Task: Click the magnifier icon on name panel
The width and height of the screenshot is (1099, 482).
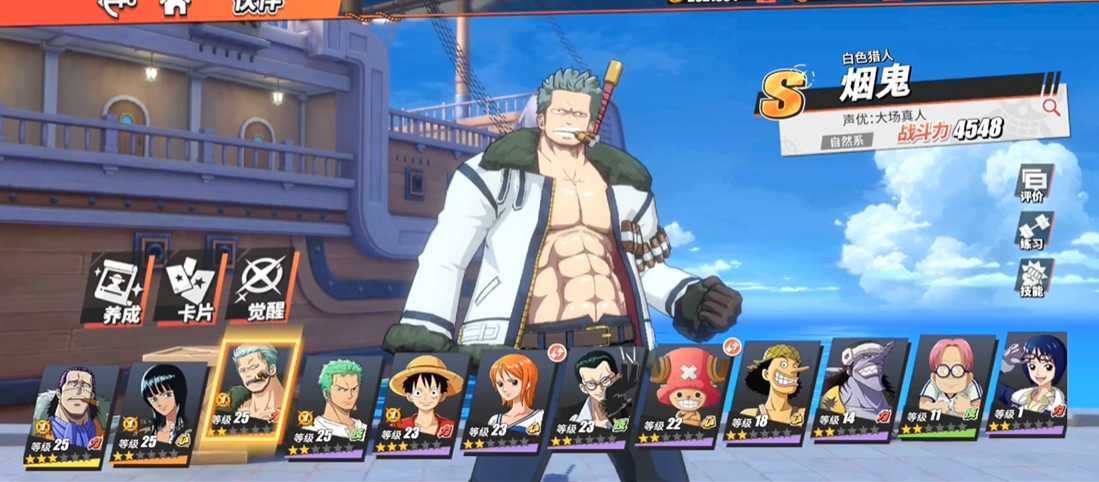Action: [1050, 106]
